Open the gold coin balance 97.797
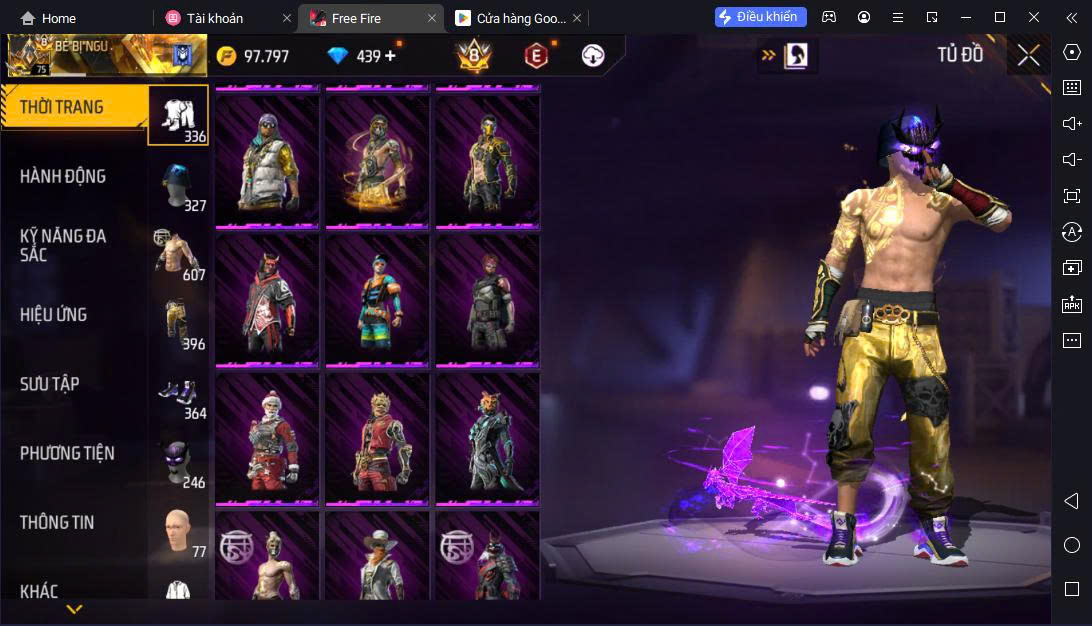The image size is (1092, 626). [x=253, y=56]
